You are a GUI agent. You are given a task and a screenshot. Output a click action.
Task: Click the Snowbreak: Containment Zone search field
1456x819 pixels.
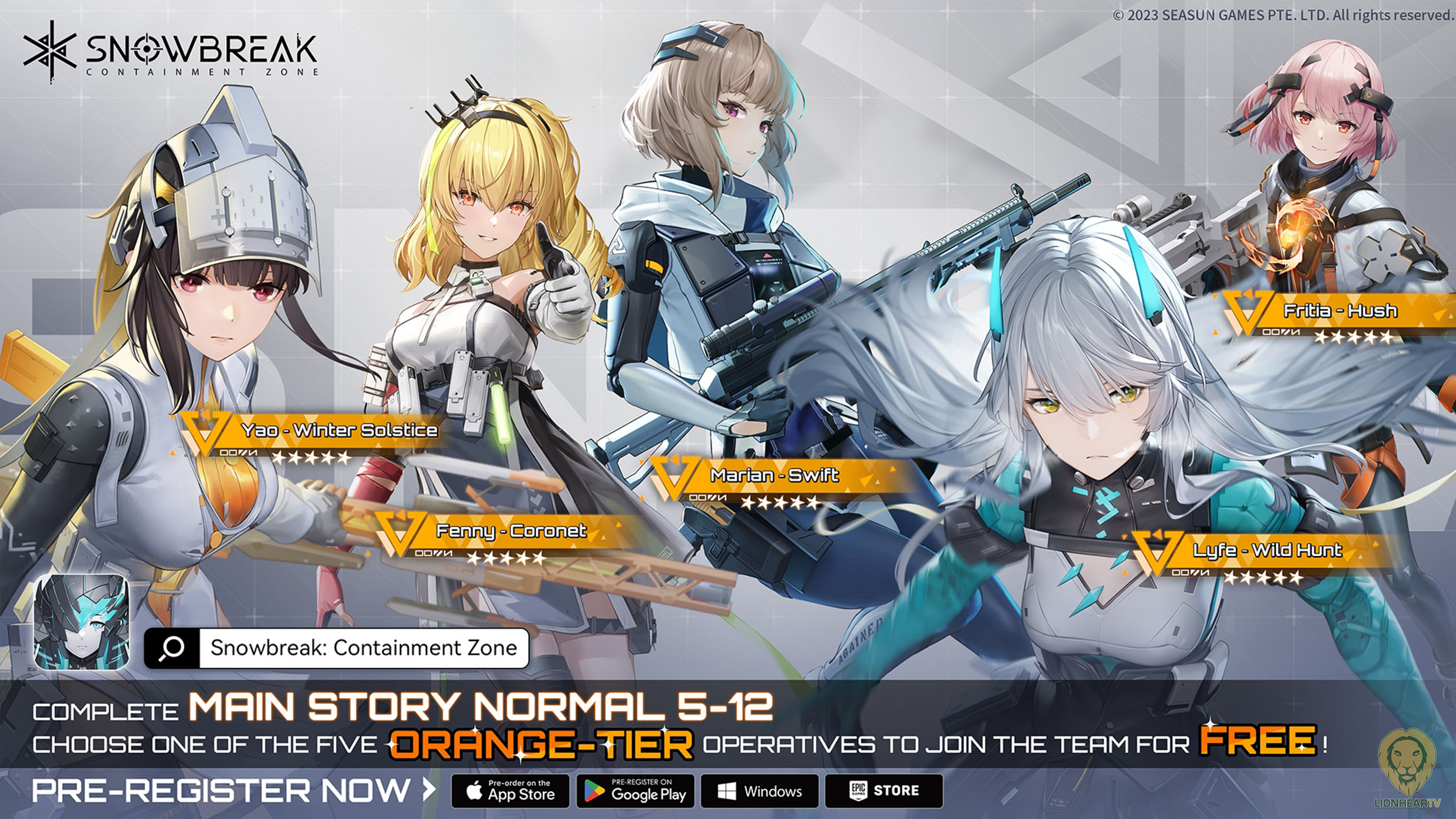pyautogui.click(x=363, y=648)
